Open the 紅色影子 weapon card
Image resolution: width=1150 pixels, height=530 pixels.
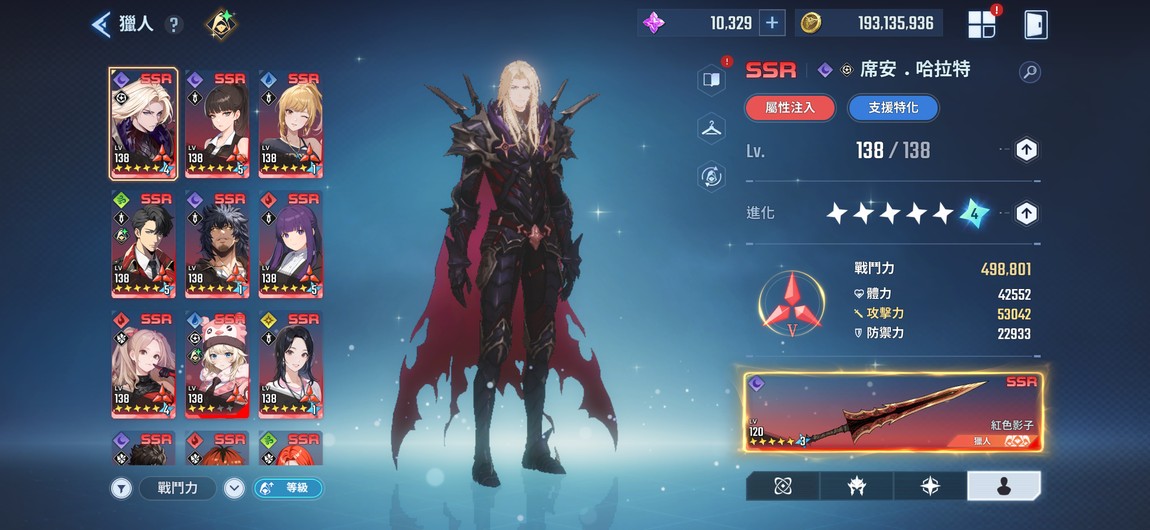[892, 413]
